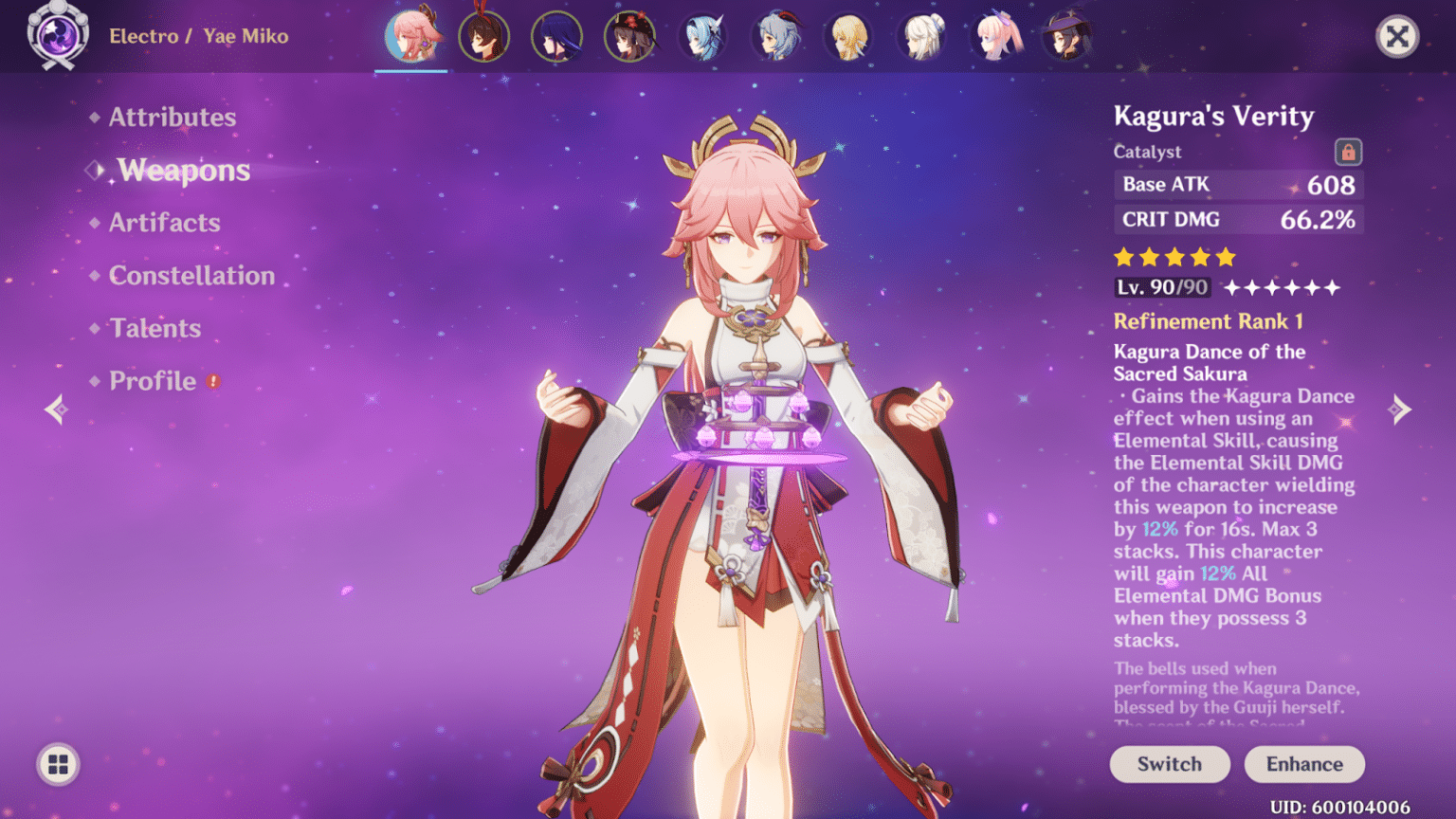Switch to the Constellation section
Screen dimensions: 1456x819
tap(191, 275)
